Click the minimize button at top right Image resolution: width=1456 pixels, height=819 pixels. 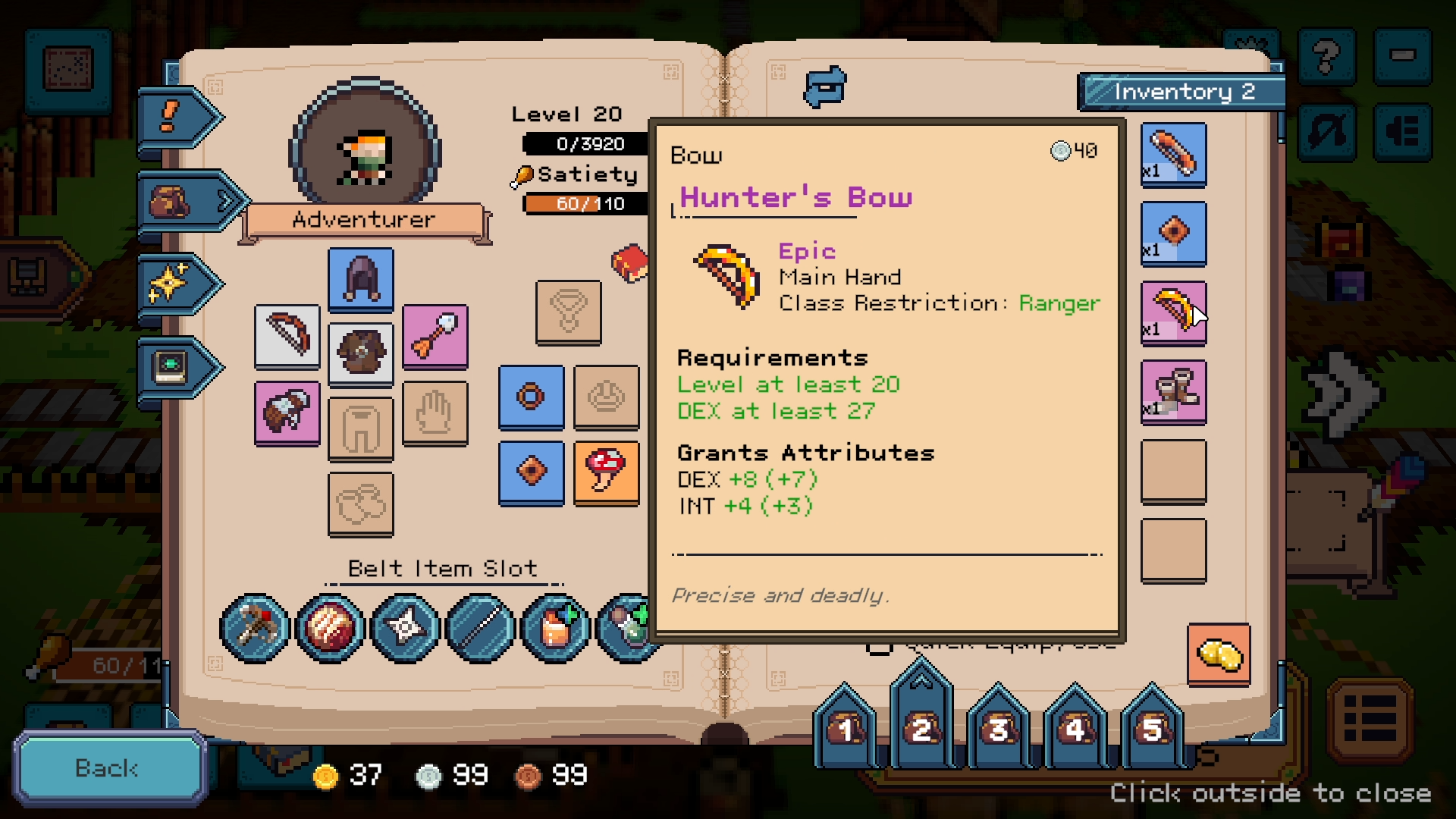pos(1403,57)
